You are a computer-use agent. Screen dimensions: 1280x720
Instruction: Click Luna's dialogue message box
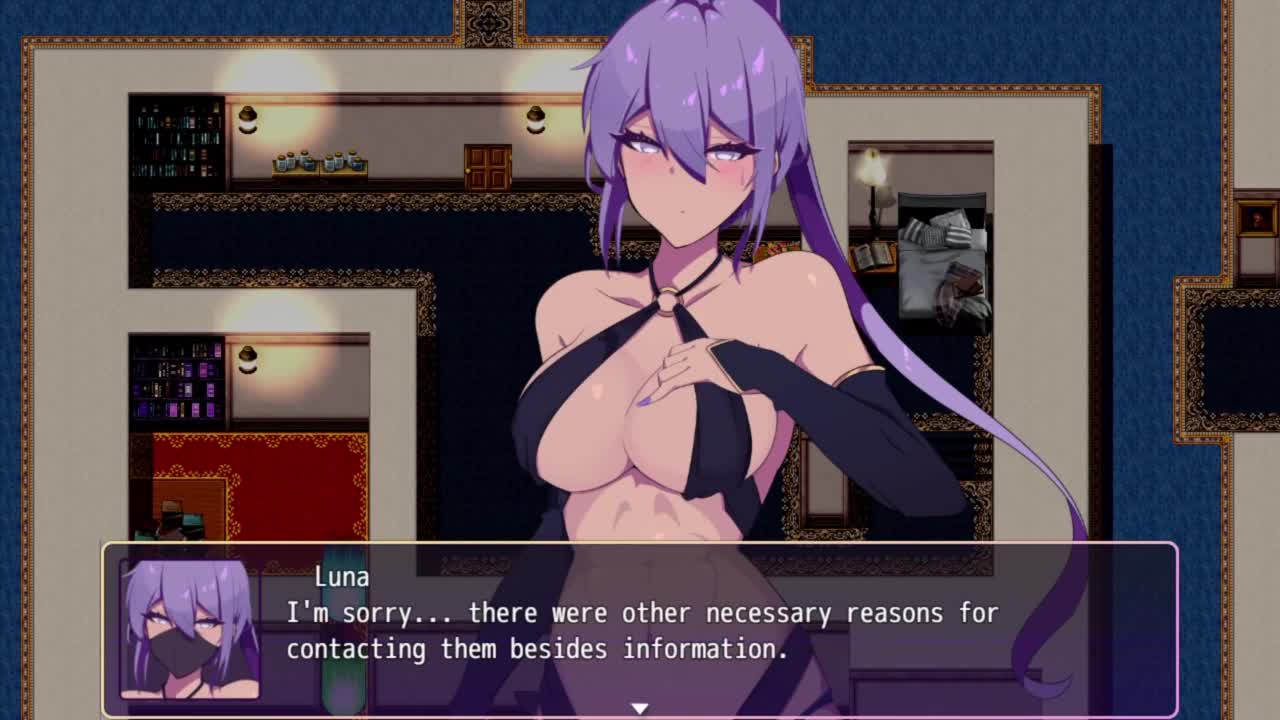point(640,630)
